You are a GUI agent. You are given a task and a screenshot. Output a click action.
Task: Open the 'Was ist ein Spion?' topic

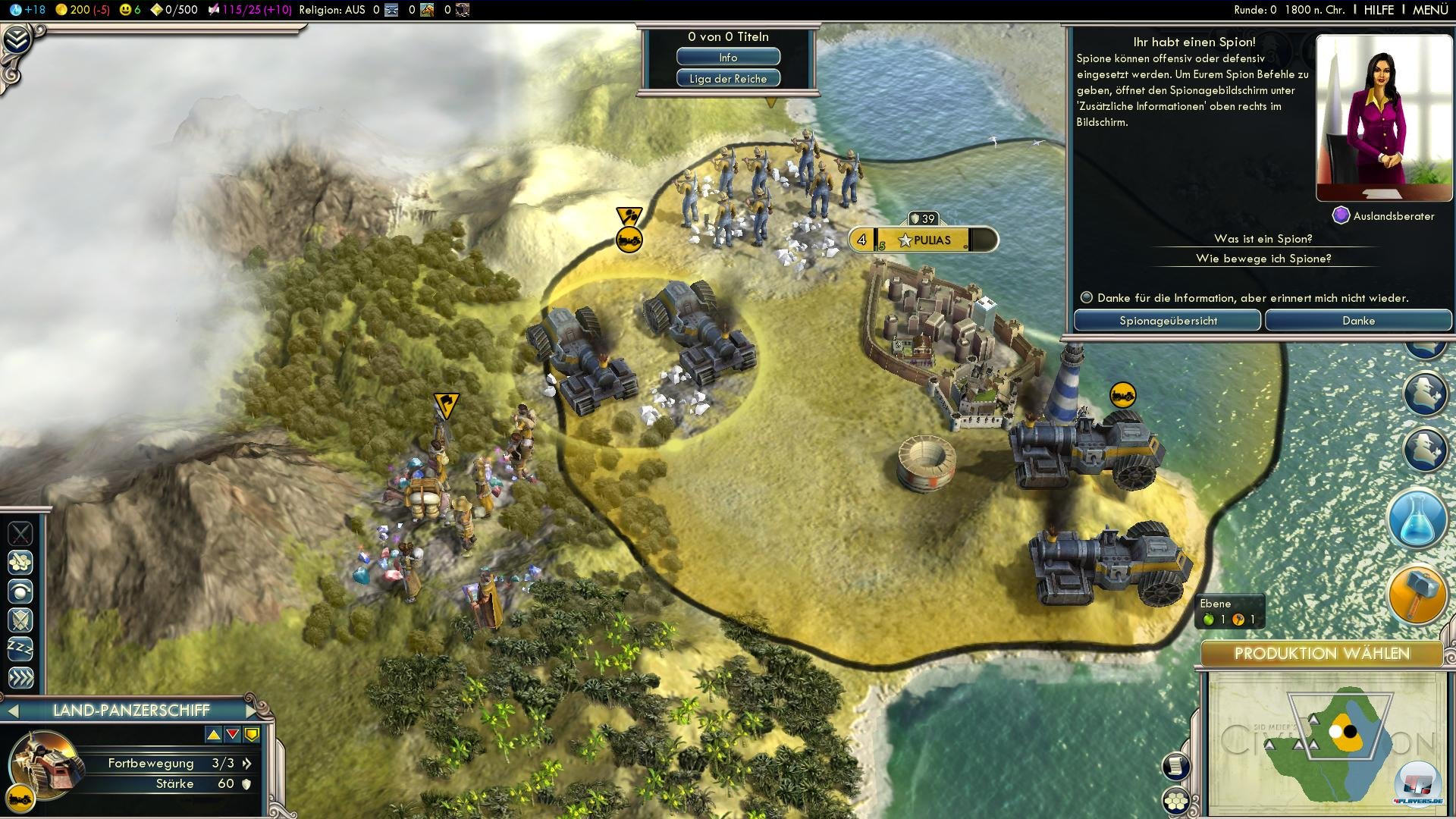tap(1263, 239)
